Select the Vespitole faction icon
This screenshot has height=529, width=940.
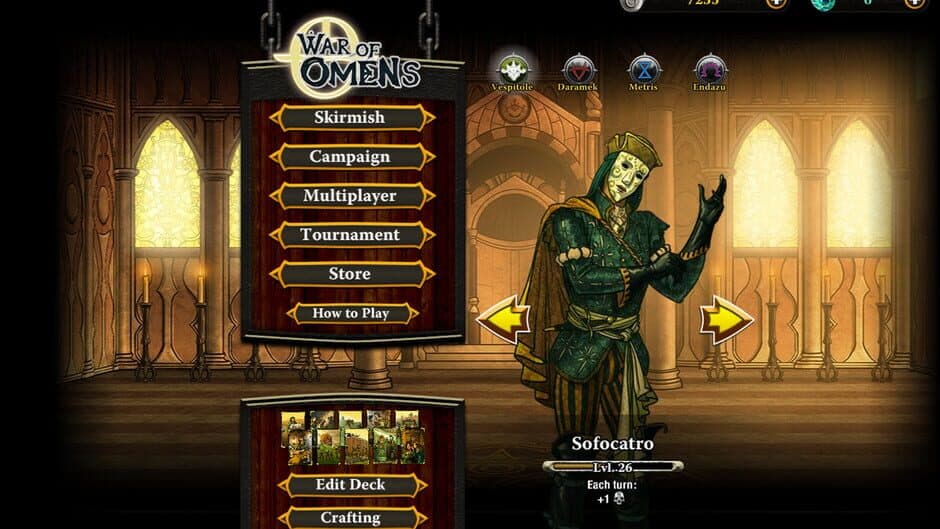[513, 70]
